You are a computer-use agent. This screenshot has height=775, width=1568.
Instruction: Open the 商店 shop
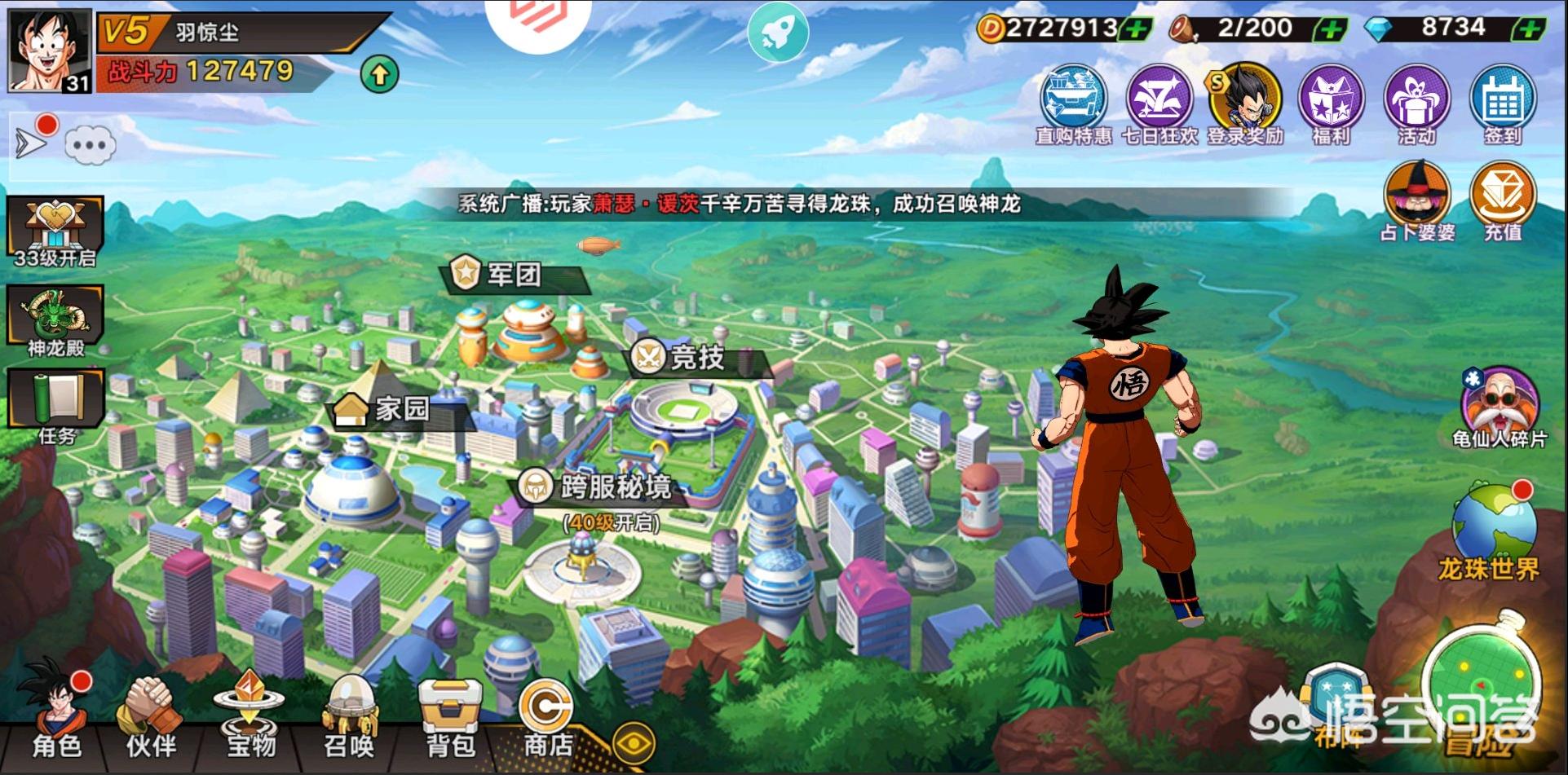(x=547, y=717)
